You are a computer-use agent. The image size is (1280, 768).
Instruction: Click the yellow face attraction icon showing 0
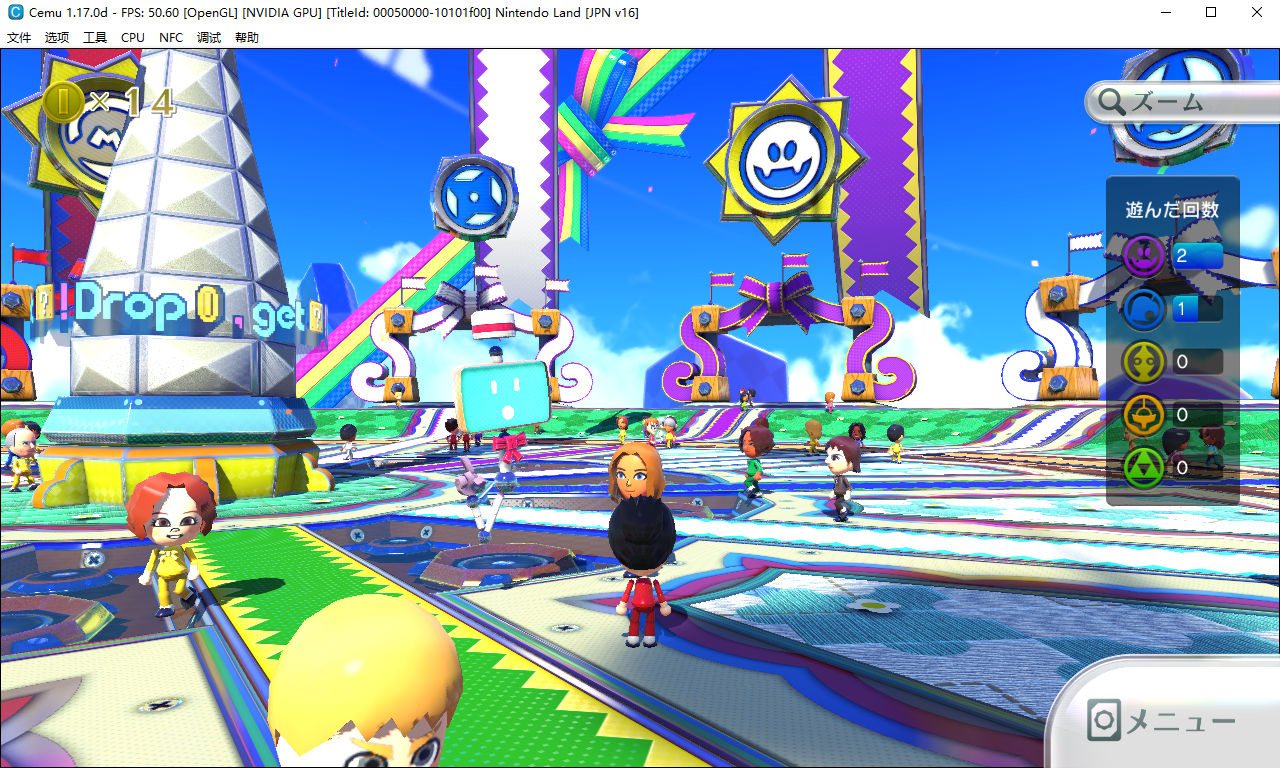pyautogui.click(x=1144, y=362)
